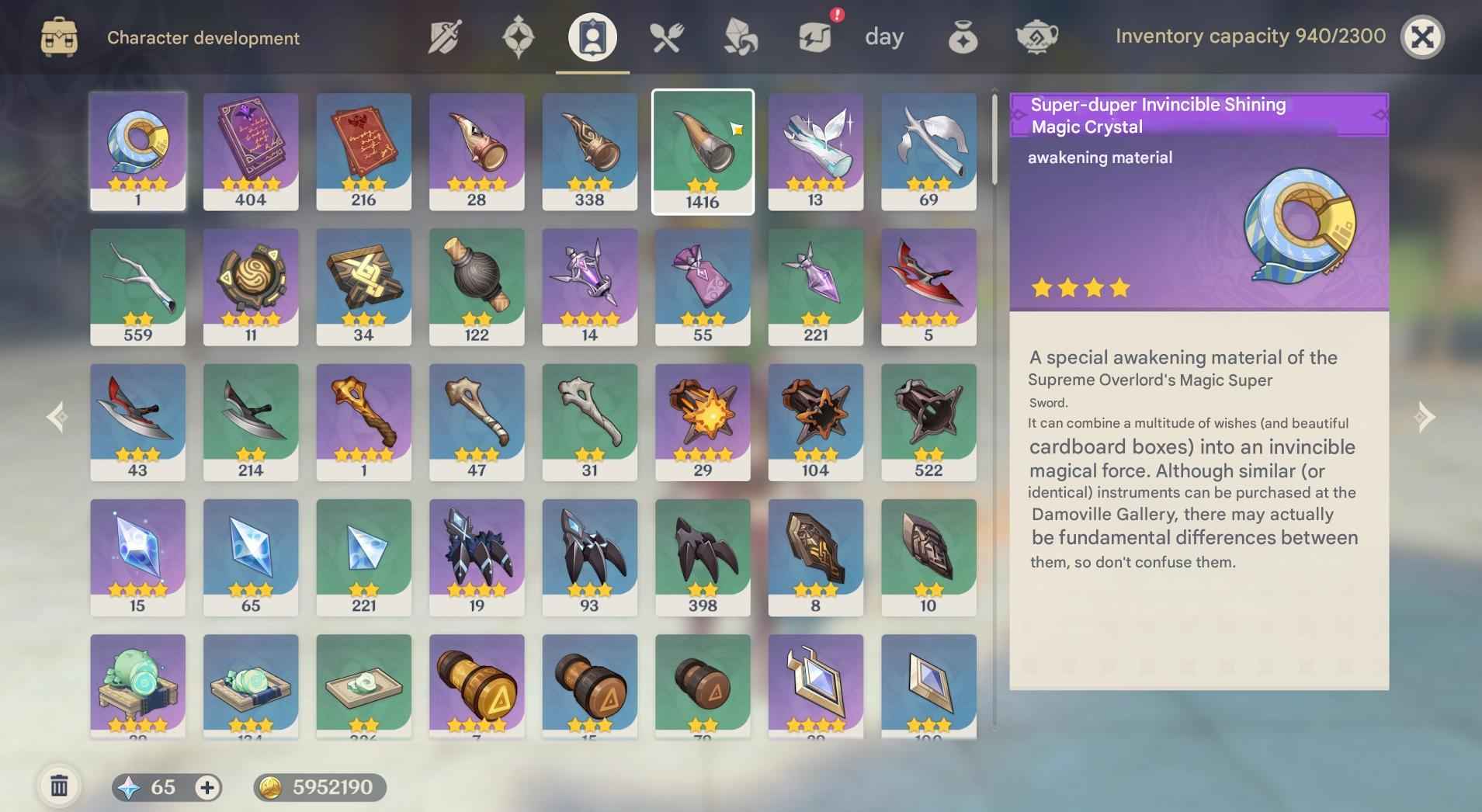This screenshot has height=812, width=1482.
Task: Click the plus to purchase more crystals
Action: [x=206, y=787]
